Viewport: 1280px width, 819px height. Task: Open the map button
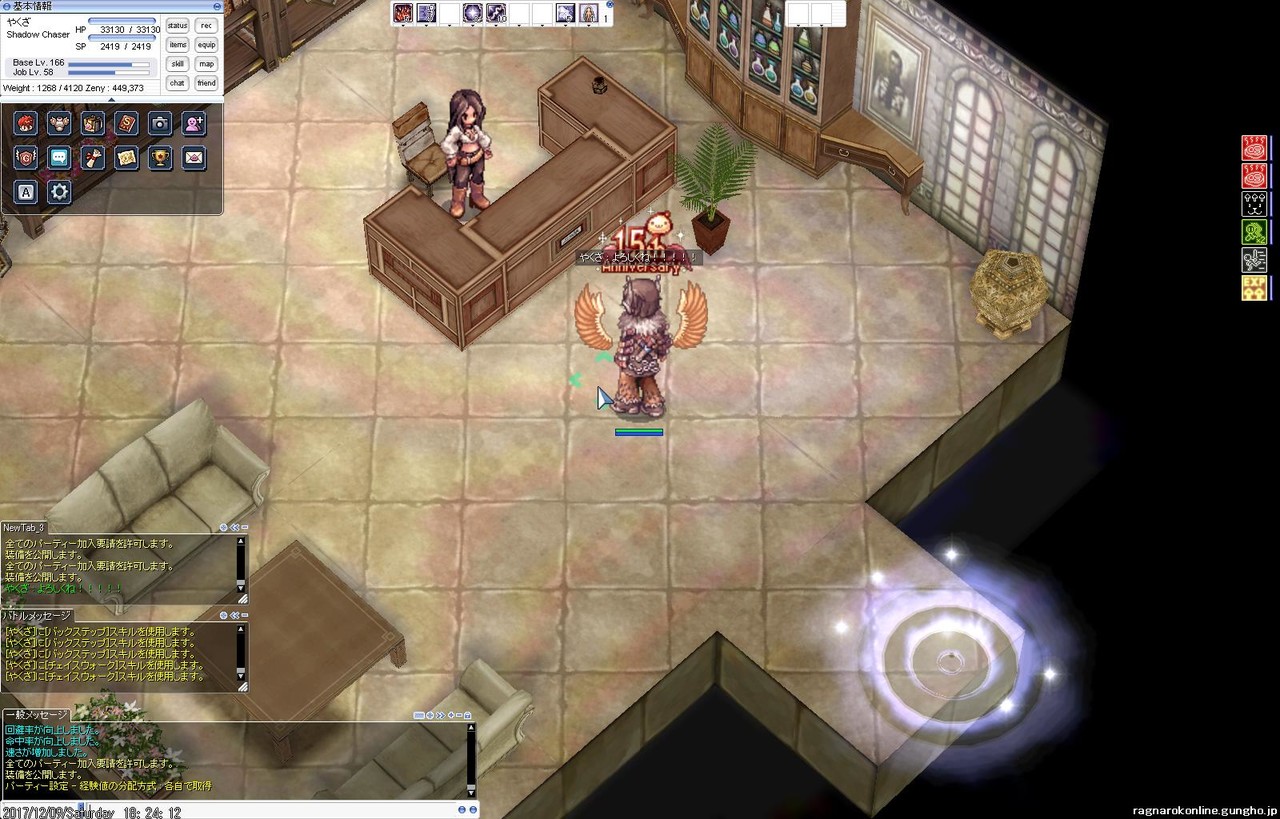pos(206,64)
